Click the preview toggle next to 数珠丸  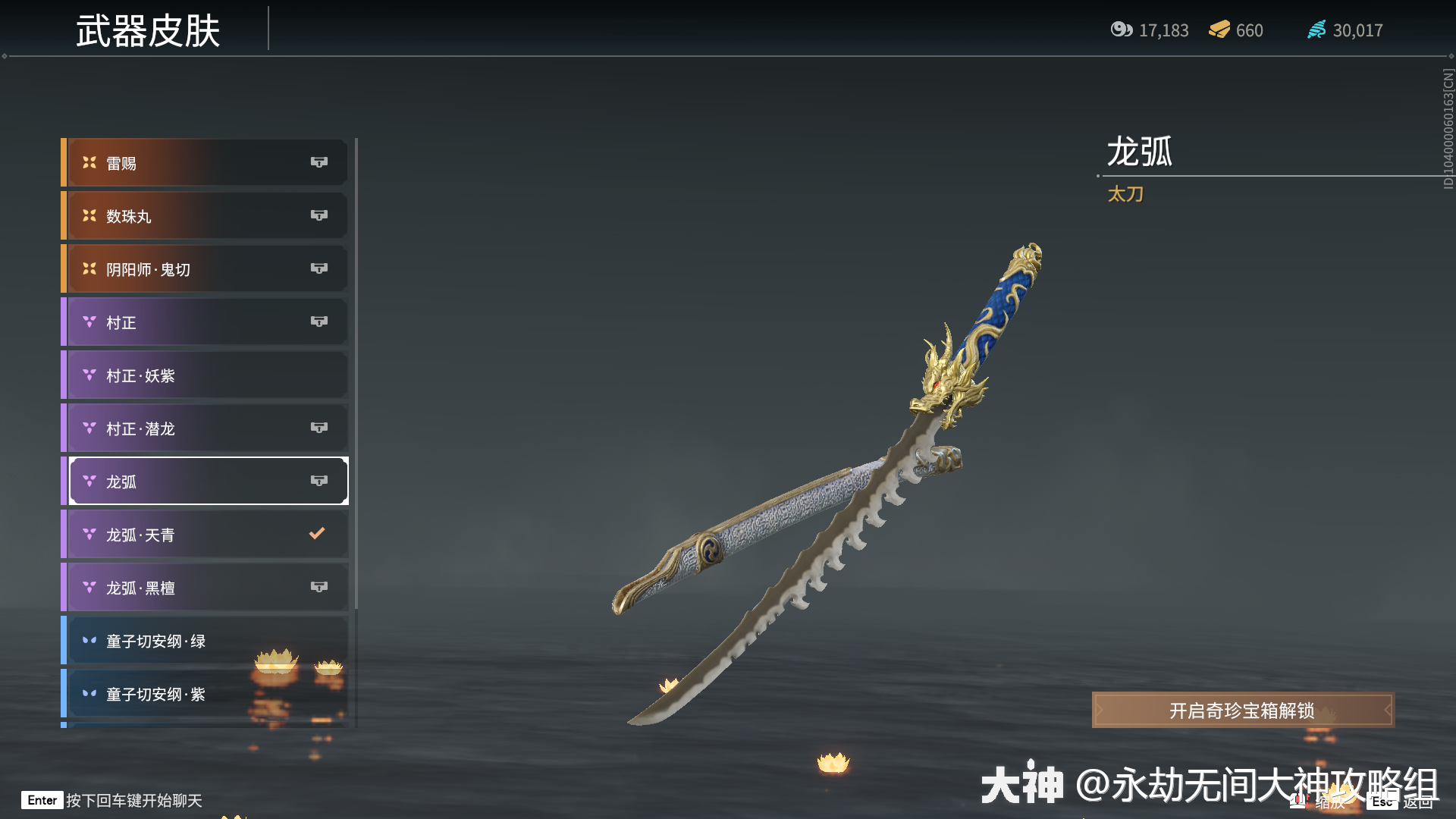click(319, 215)
